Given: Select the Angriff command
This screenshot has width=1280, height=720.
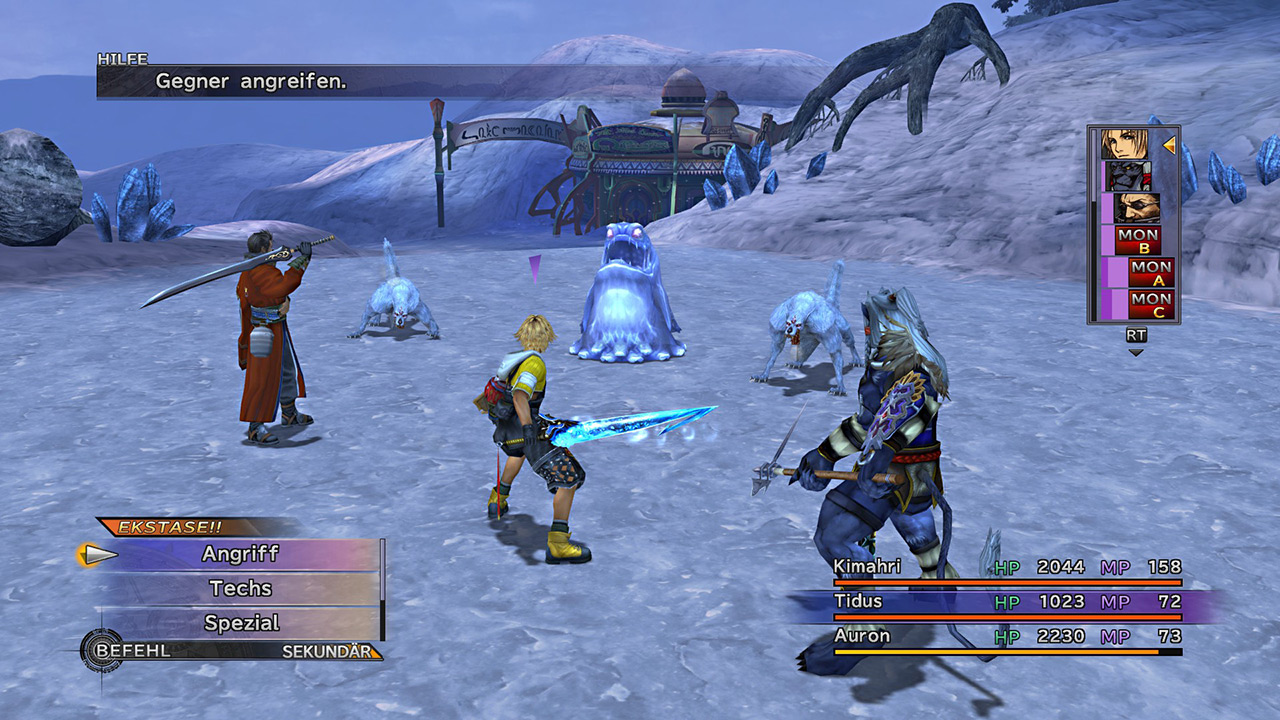Looking at the screenshot, I should [240, 554].
